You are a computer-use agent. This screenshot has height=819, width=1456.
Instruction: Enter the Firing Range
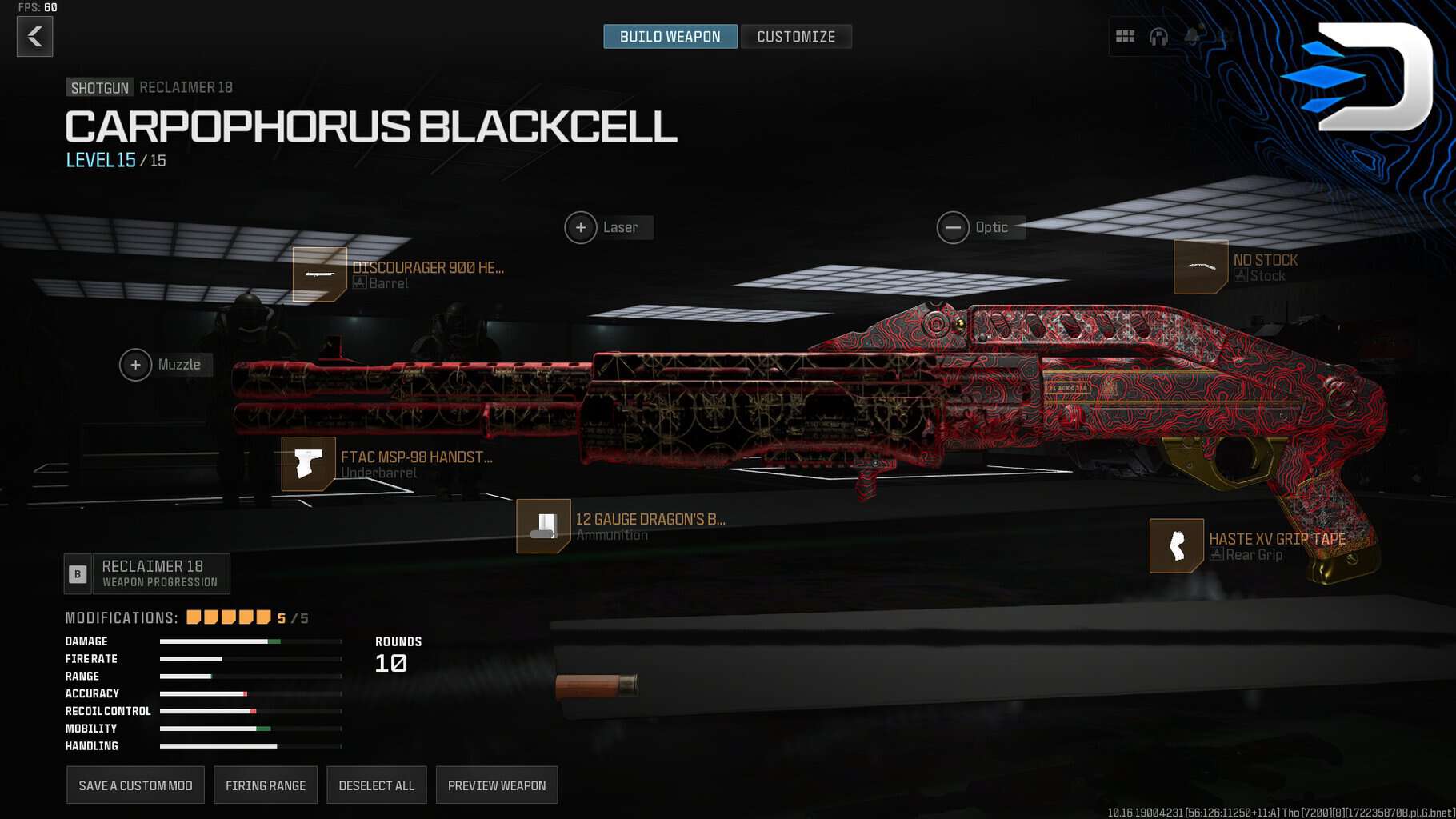coord(266,785)
